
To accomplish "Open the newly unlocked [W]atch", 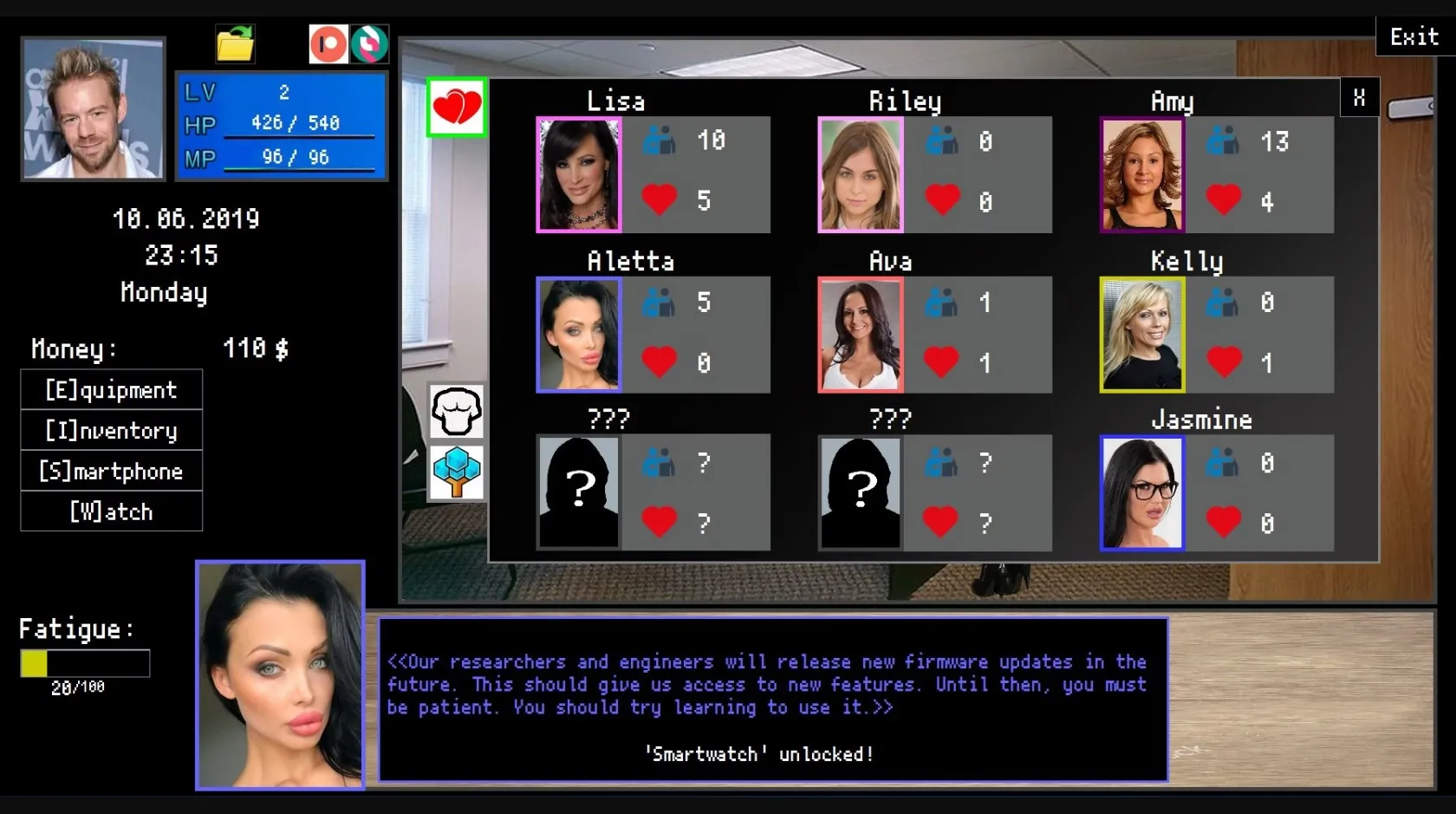I will pyautogui.click(x=111, y=511).
